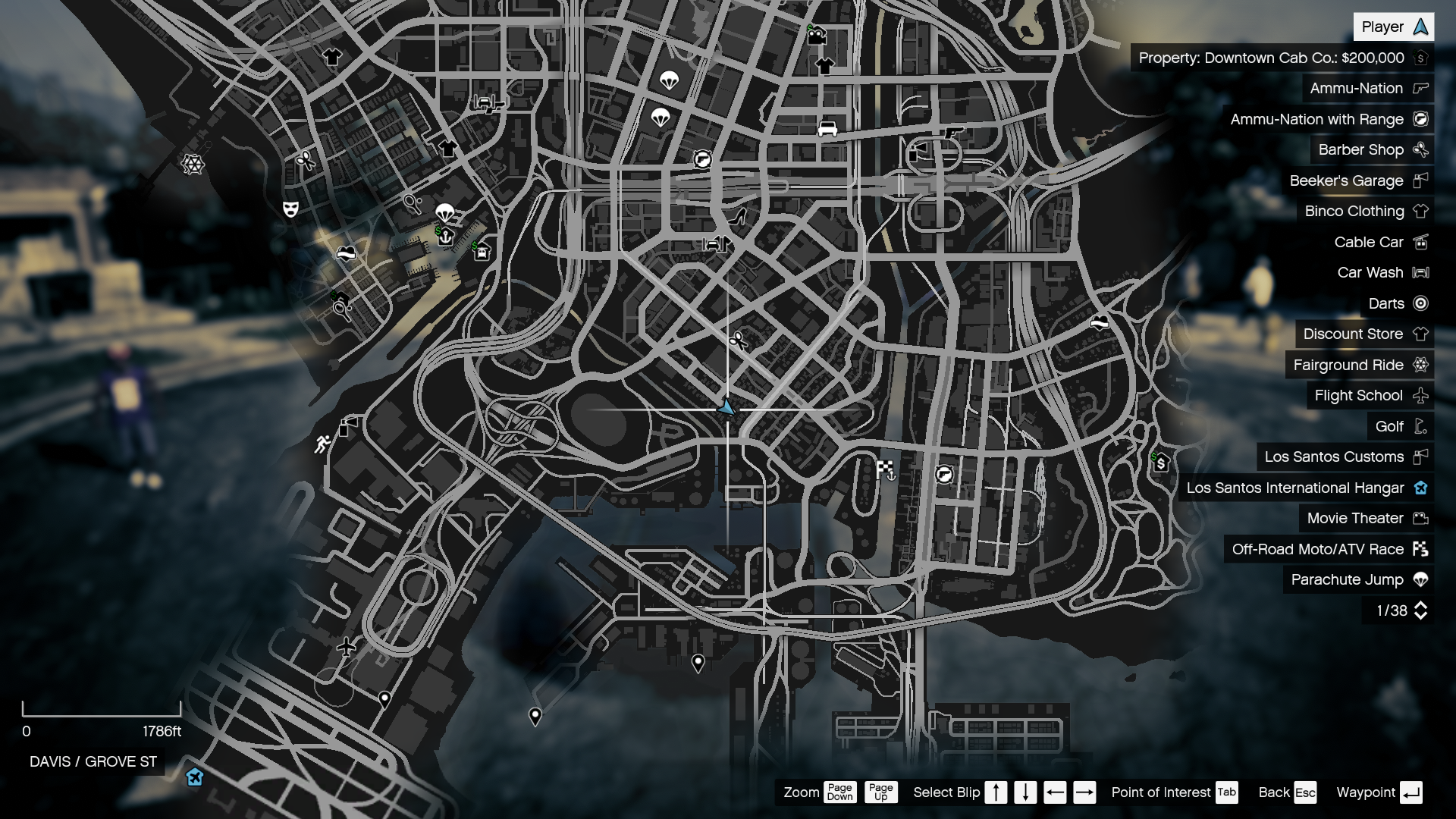
Task: Click the Flight School plane icon in the legend
Action: coord(1420,395)
